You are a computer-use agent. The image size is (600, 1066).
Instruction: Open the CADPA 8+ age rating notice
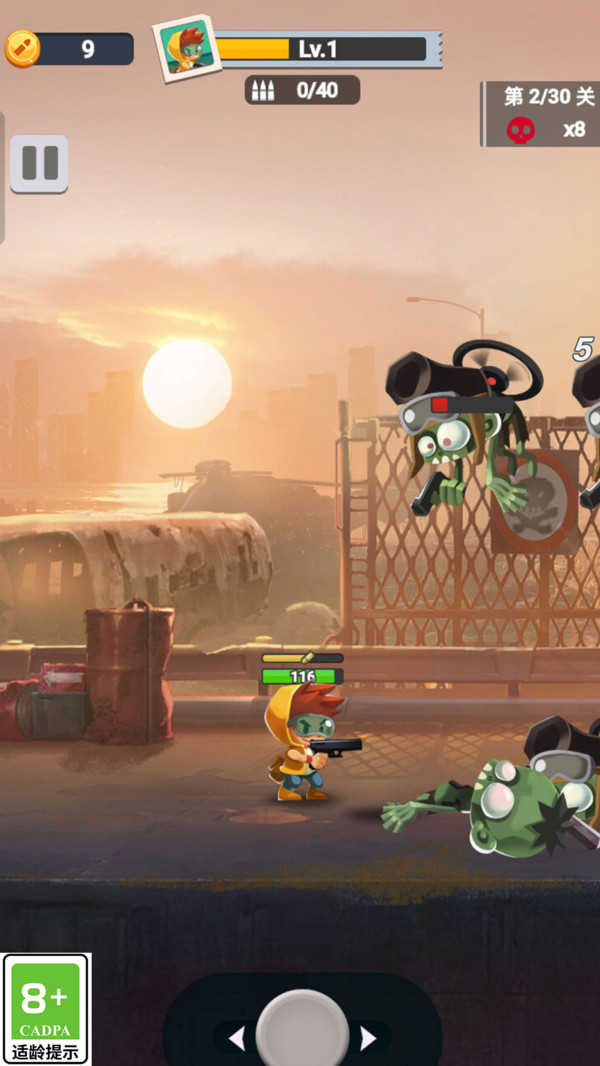(45, 1008)
